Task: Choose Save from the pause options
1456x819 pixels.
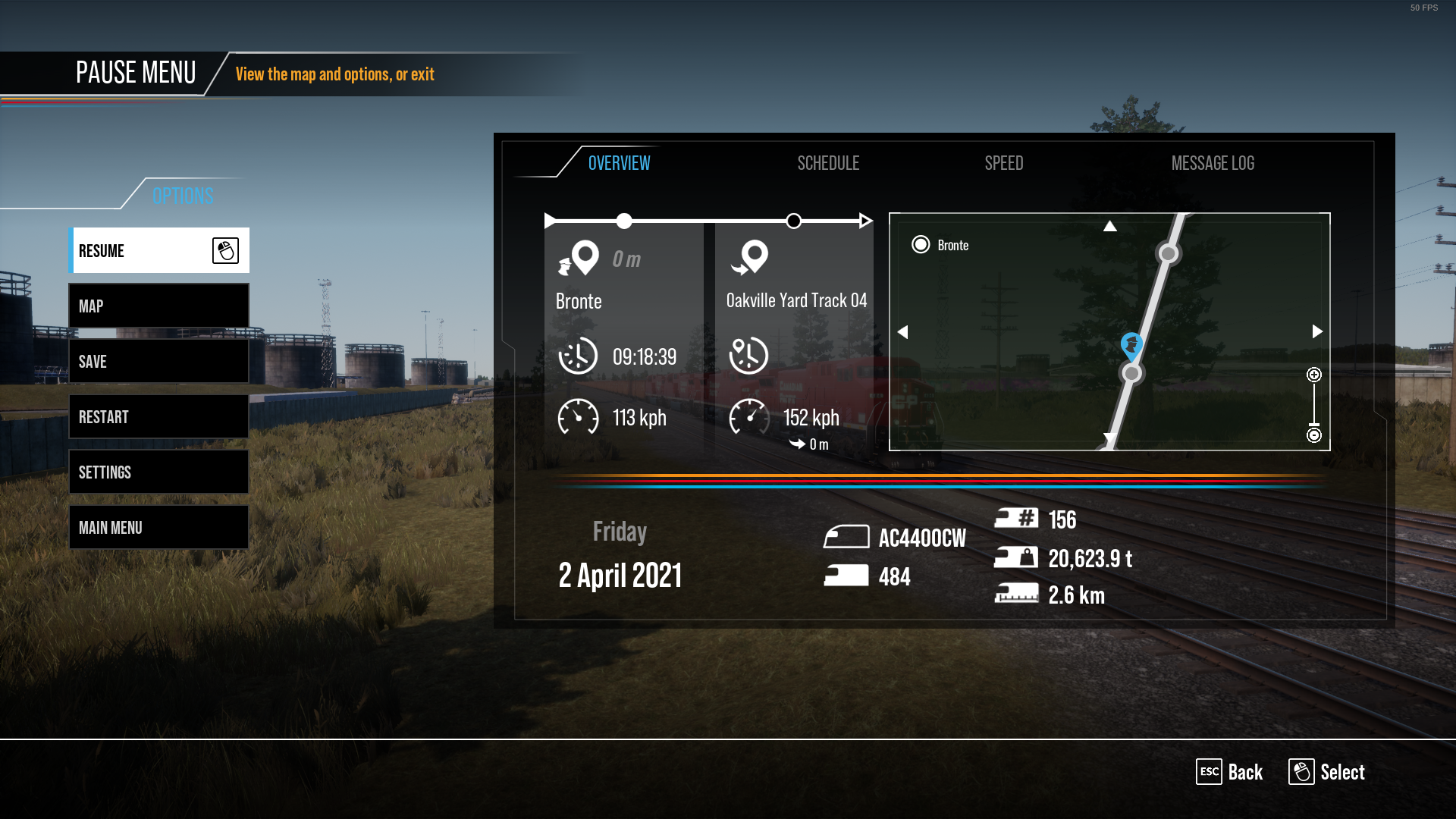Action: click(159, 362)
